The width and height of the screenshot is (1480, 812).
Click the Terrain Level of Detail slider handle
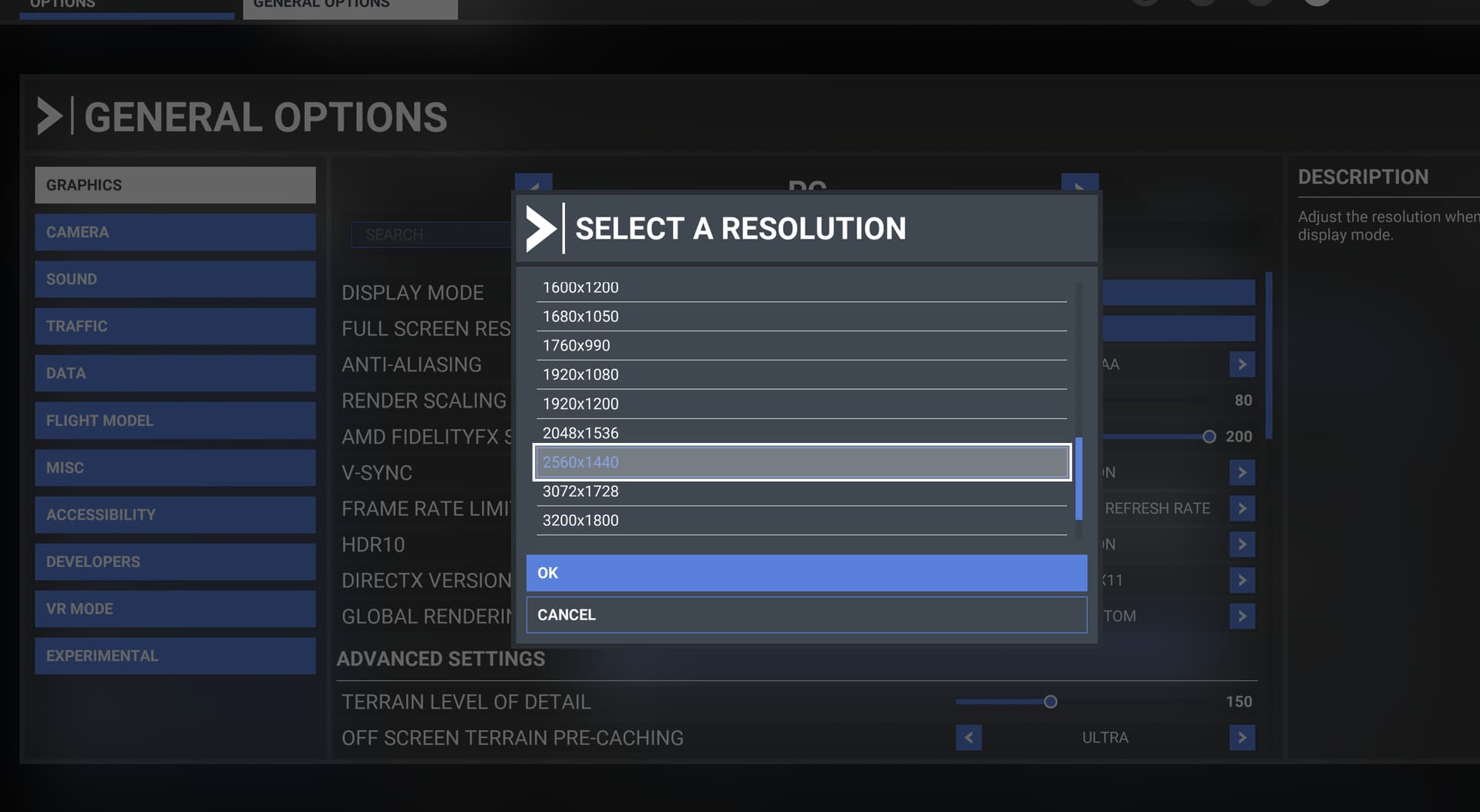[x=1050, y=702]
